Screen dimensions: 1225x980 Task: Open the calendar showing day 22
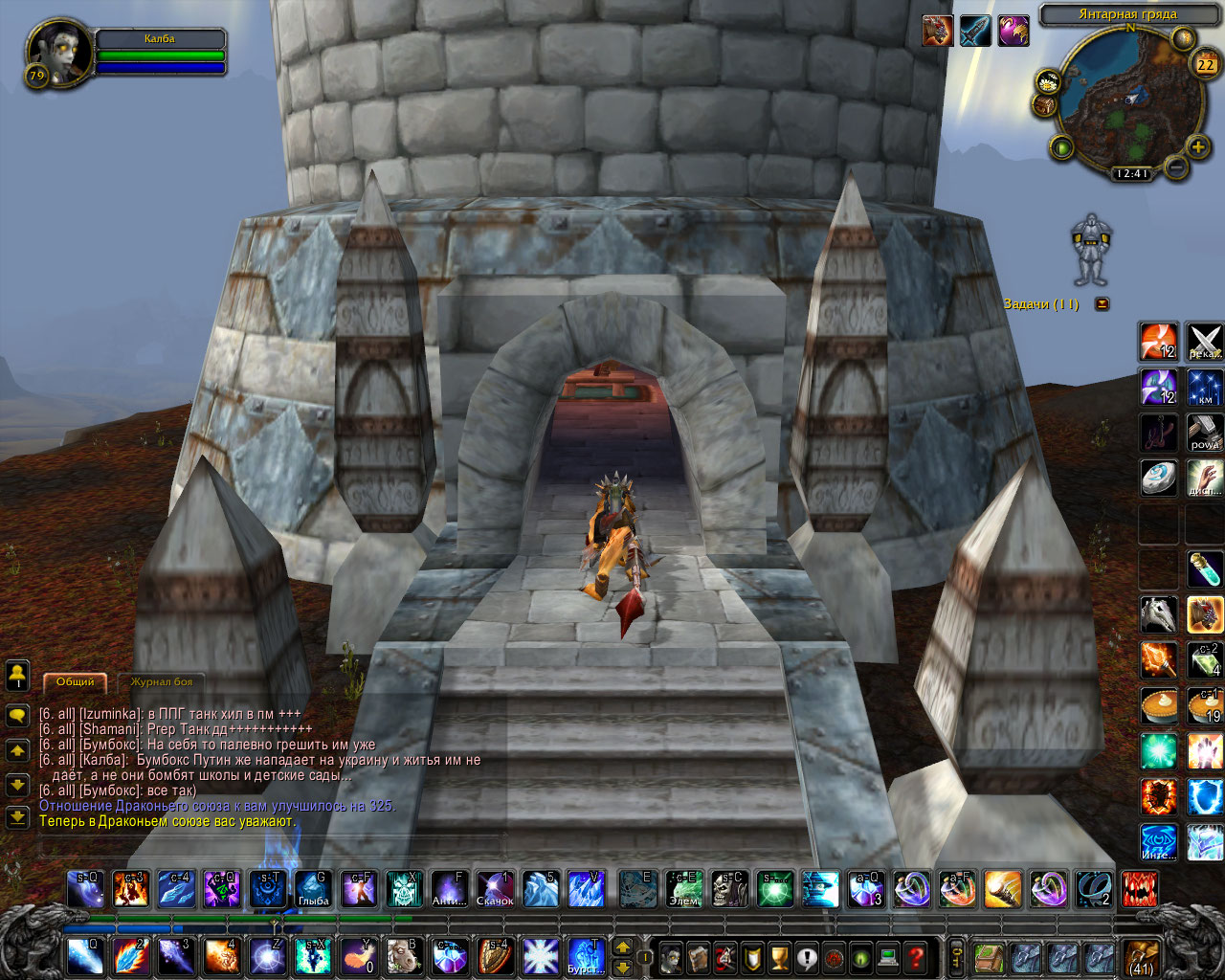tap(1205, 64)
